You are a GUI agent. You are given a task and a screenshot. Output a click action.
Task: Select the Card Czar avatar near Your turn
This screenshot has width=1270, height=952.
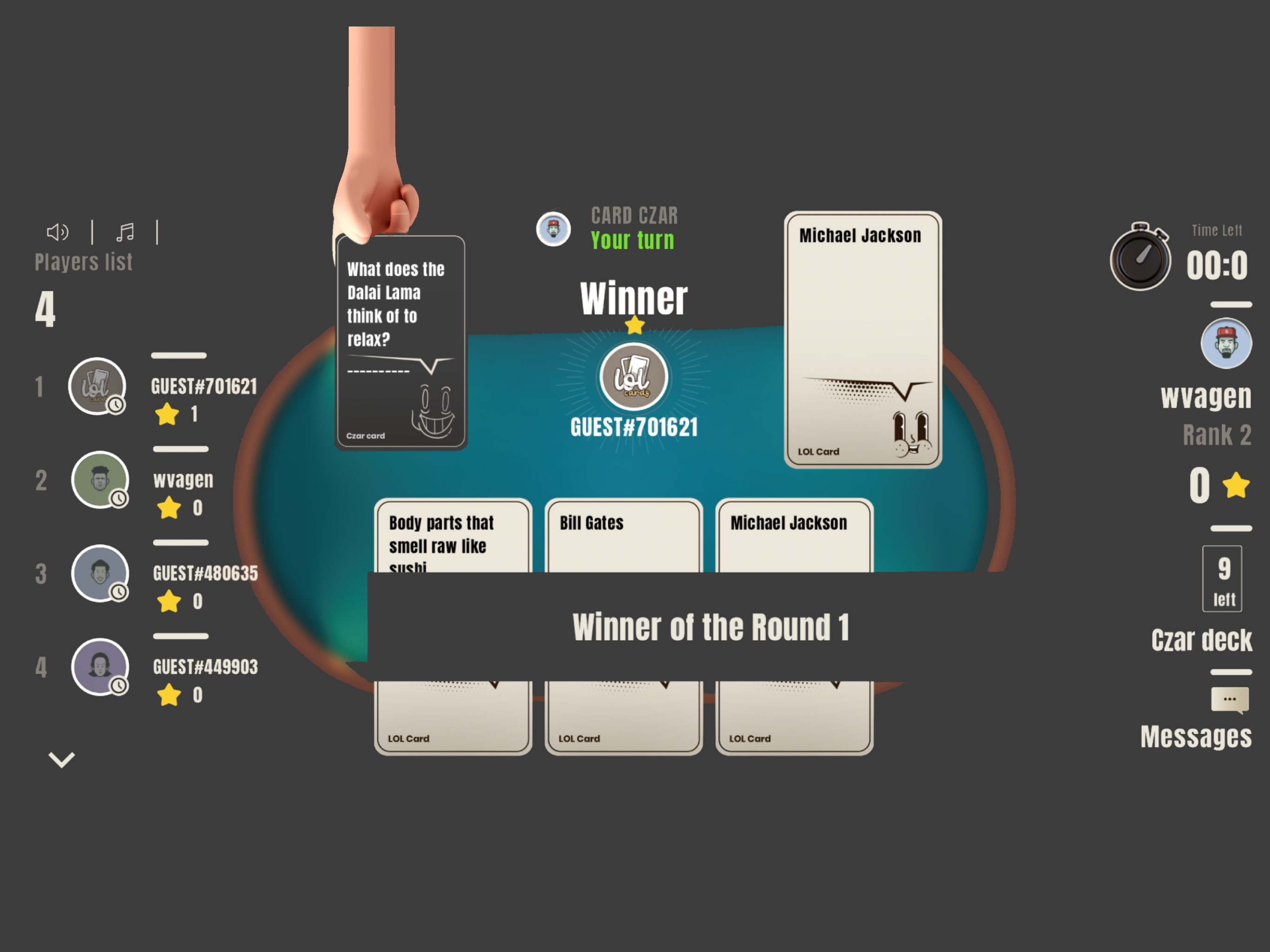point(554,229)
